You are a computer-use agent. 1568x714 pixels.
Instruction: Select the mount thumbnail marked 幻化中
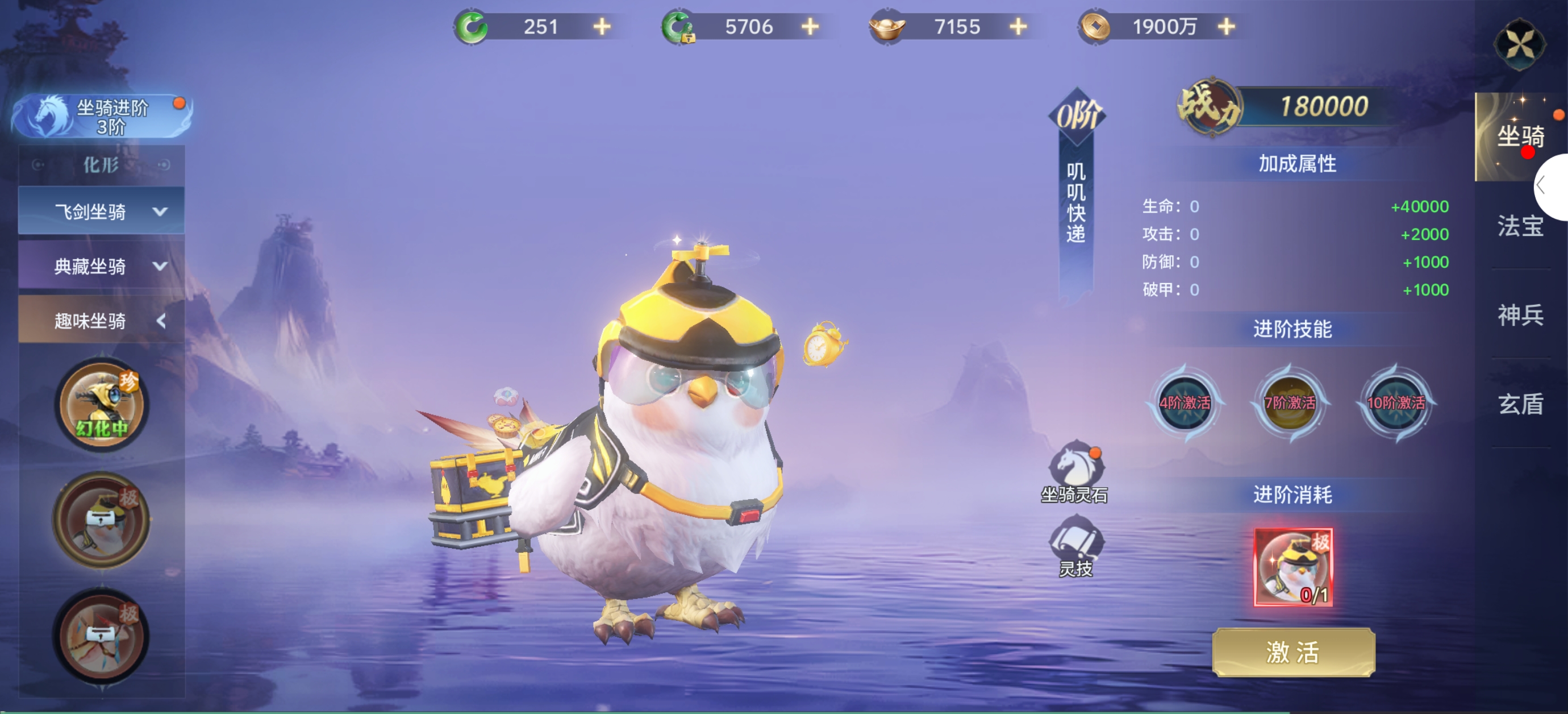(101, 405)
